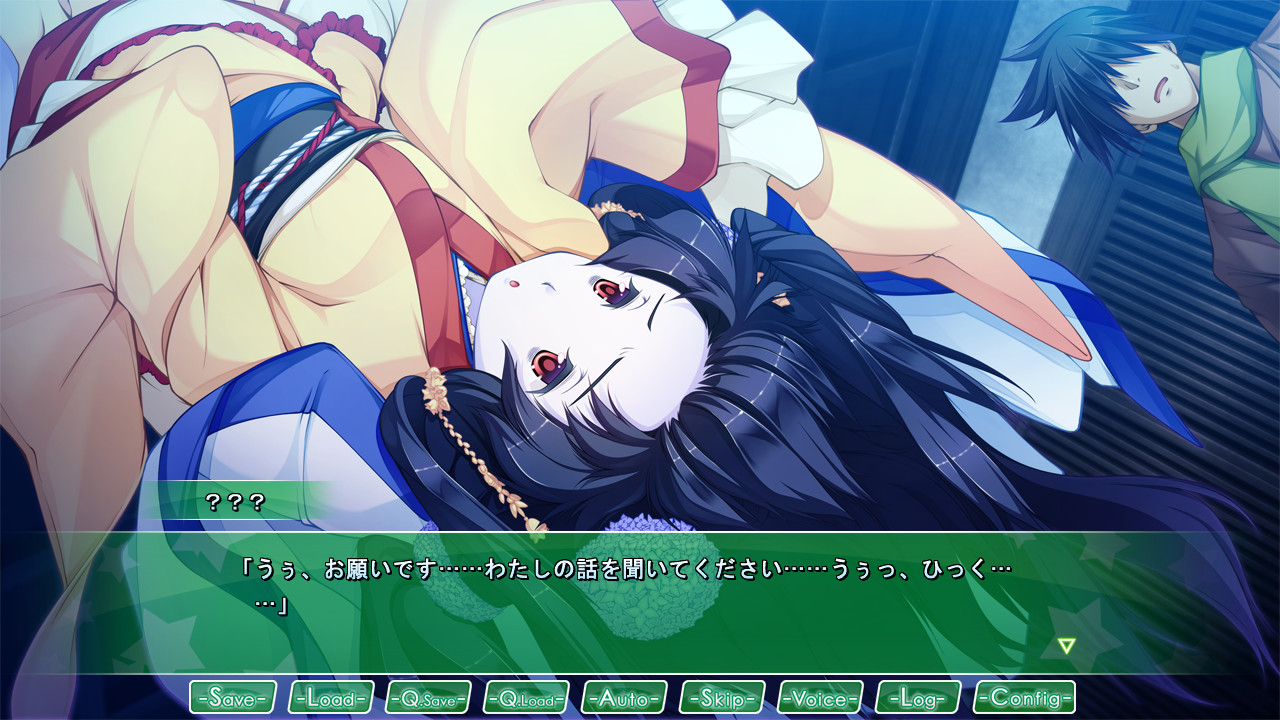Click the Q.Load quick load button
Screen dimensions: 1280x720
(x=527, y=697)
